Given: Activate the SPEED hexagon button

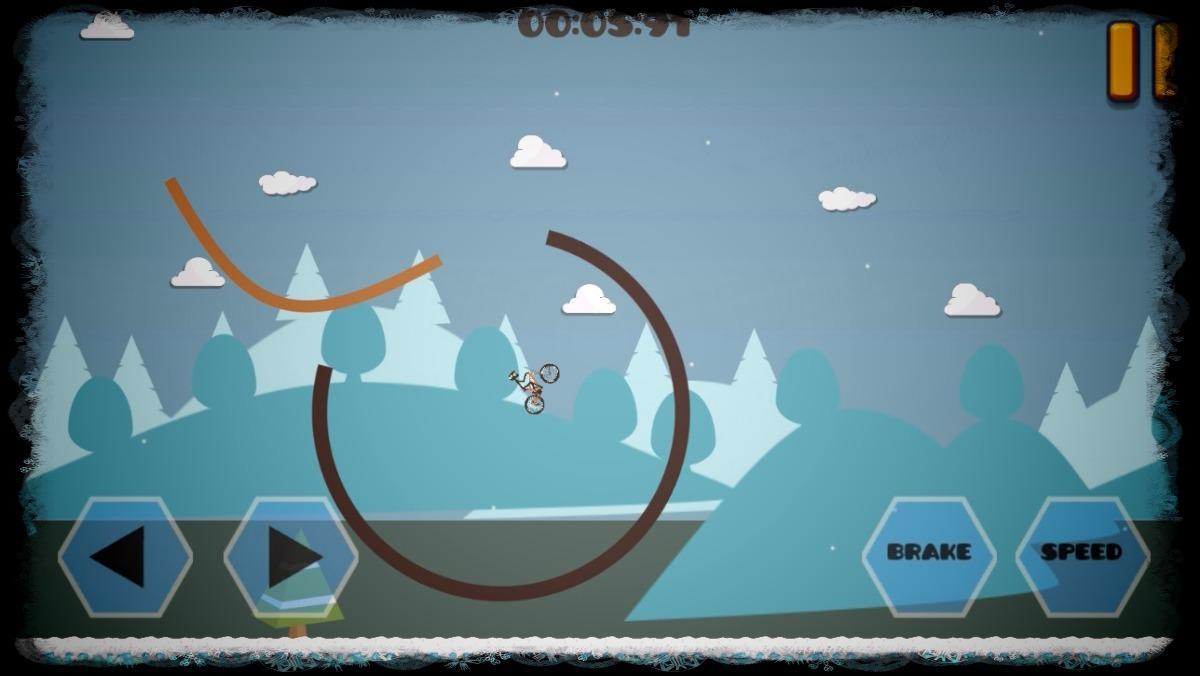Looking at the screenshot, I should [x=1082, y=552].
